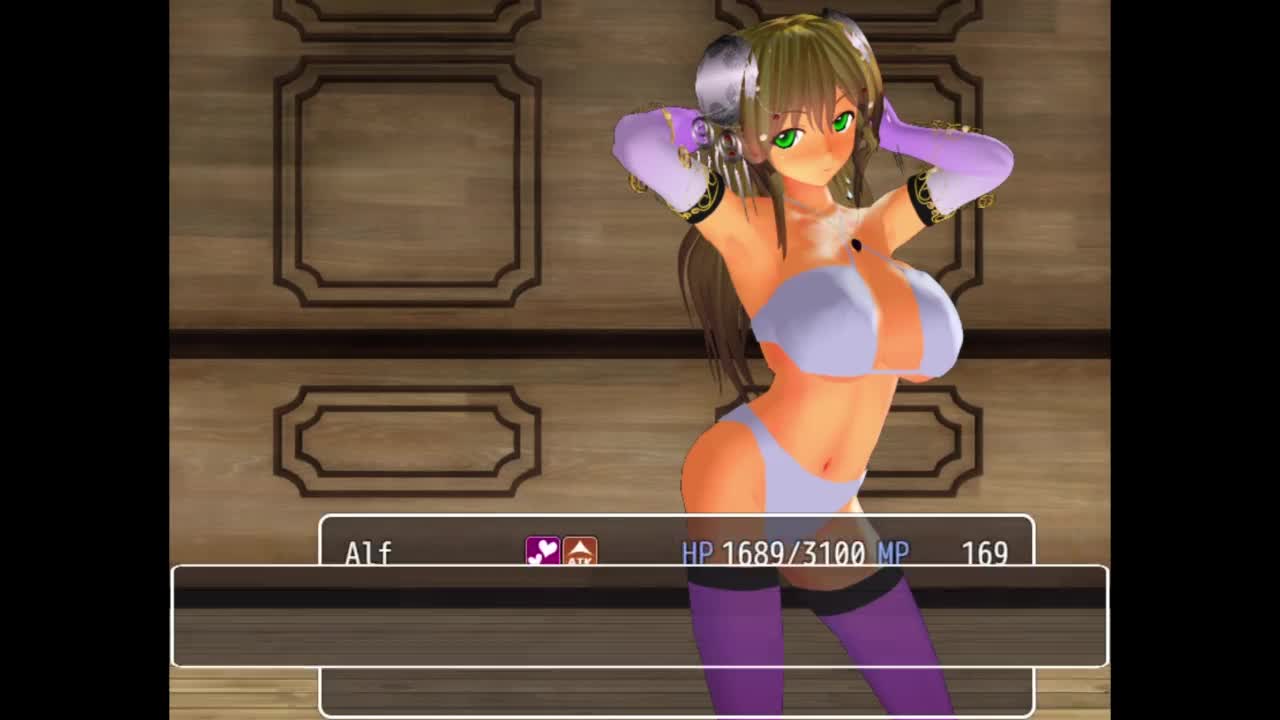Click the pink hearts status icon
1280x720 pixels.
543,552
